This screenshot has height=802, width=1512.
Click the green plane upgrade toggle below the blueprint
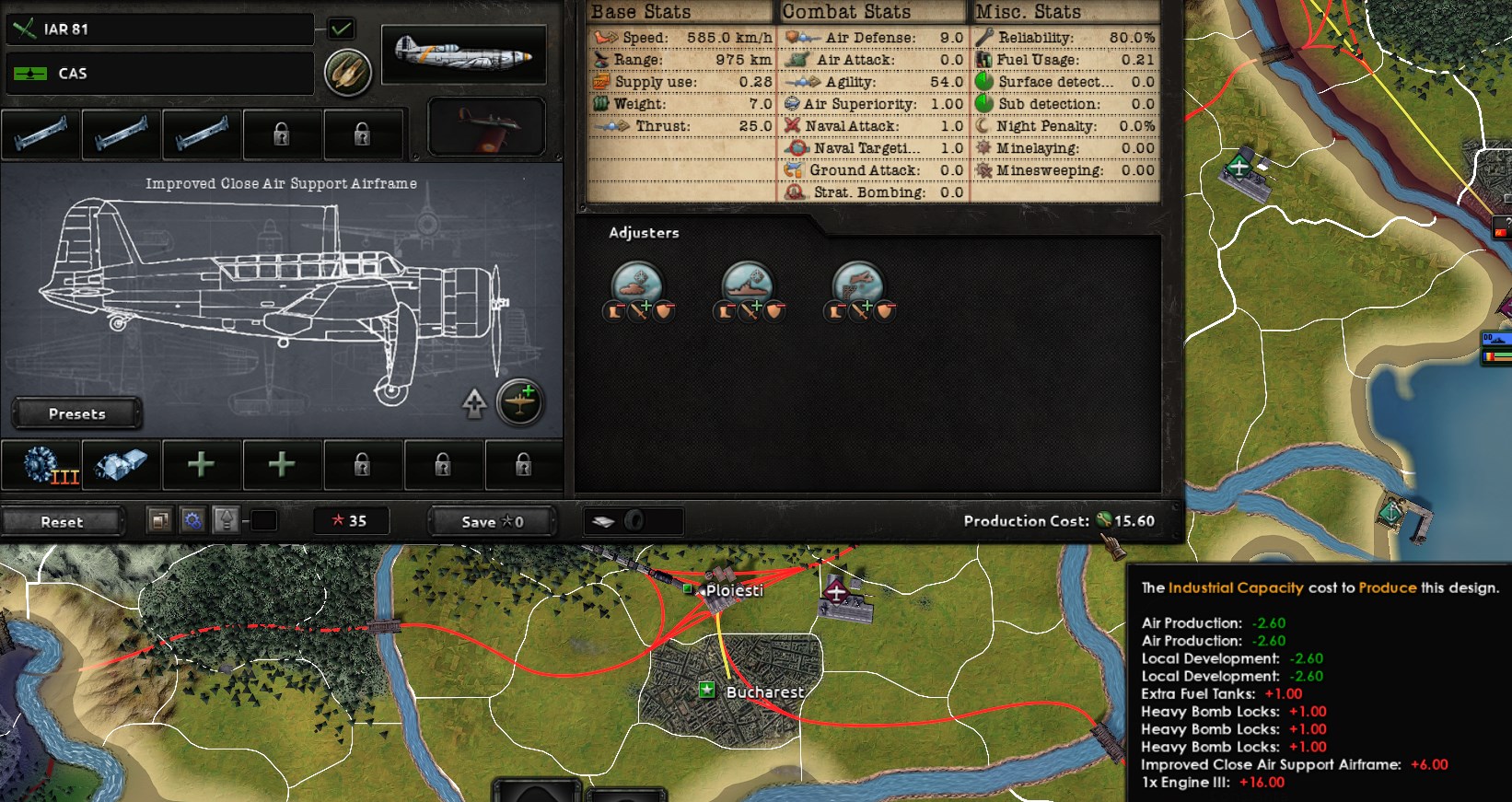point(518,402)
